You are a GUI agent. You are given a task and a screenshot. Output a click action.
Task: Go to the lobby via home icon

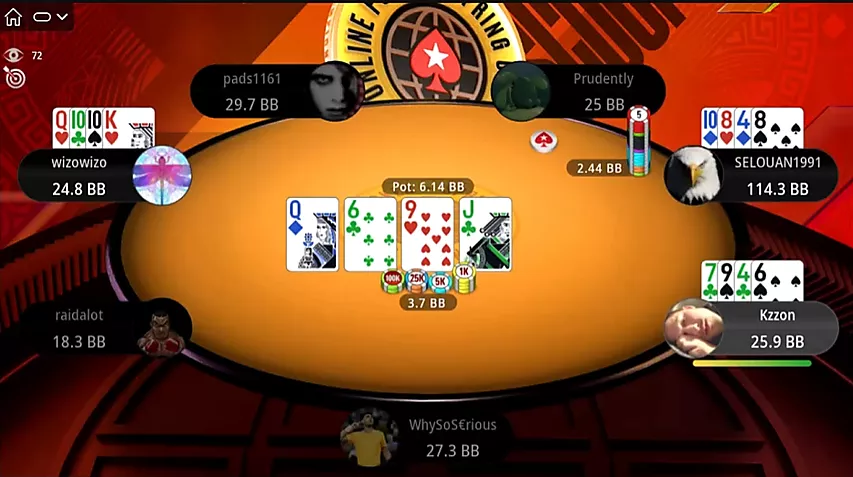point(14,17)
